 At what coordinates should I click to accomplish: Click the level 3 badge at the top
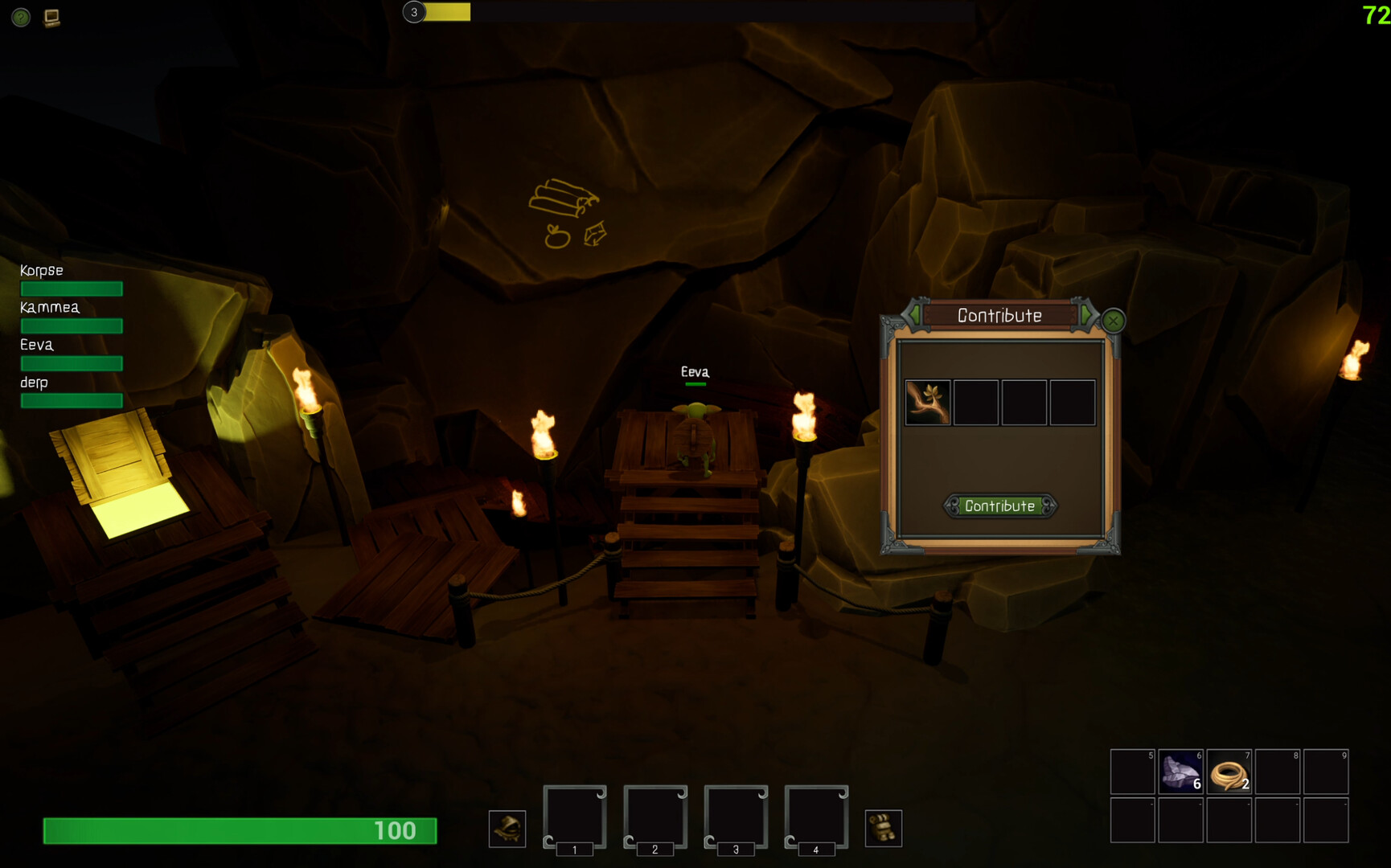point(414,13)
